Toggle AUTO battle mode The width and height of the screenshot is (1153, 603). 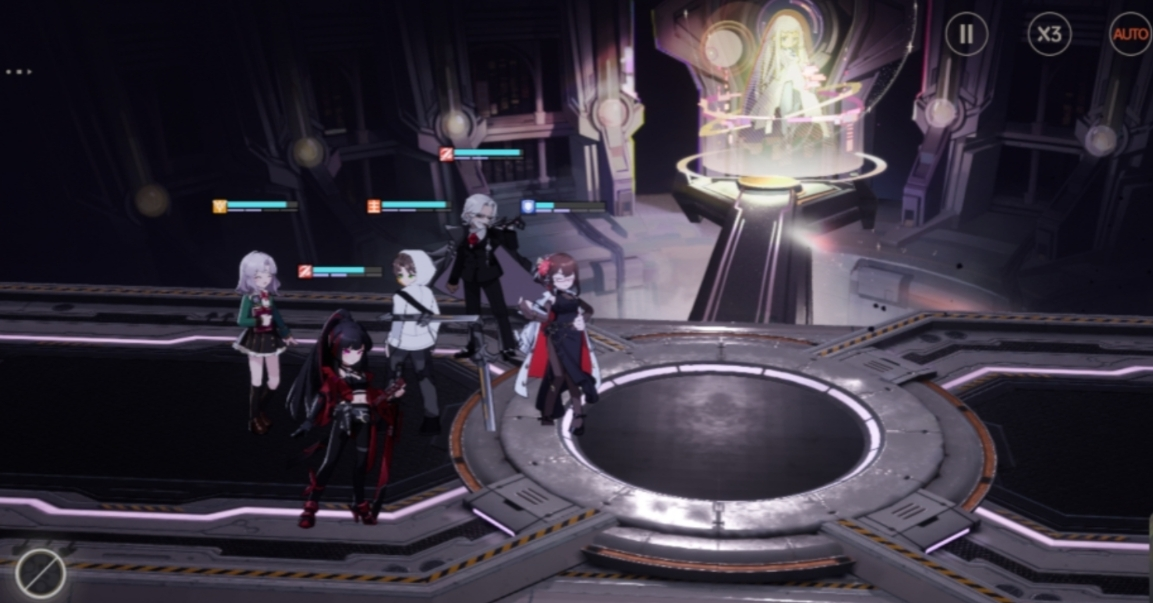pyautogui.click(x=1131, y=35)
